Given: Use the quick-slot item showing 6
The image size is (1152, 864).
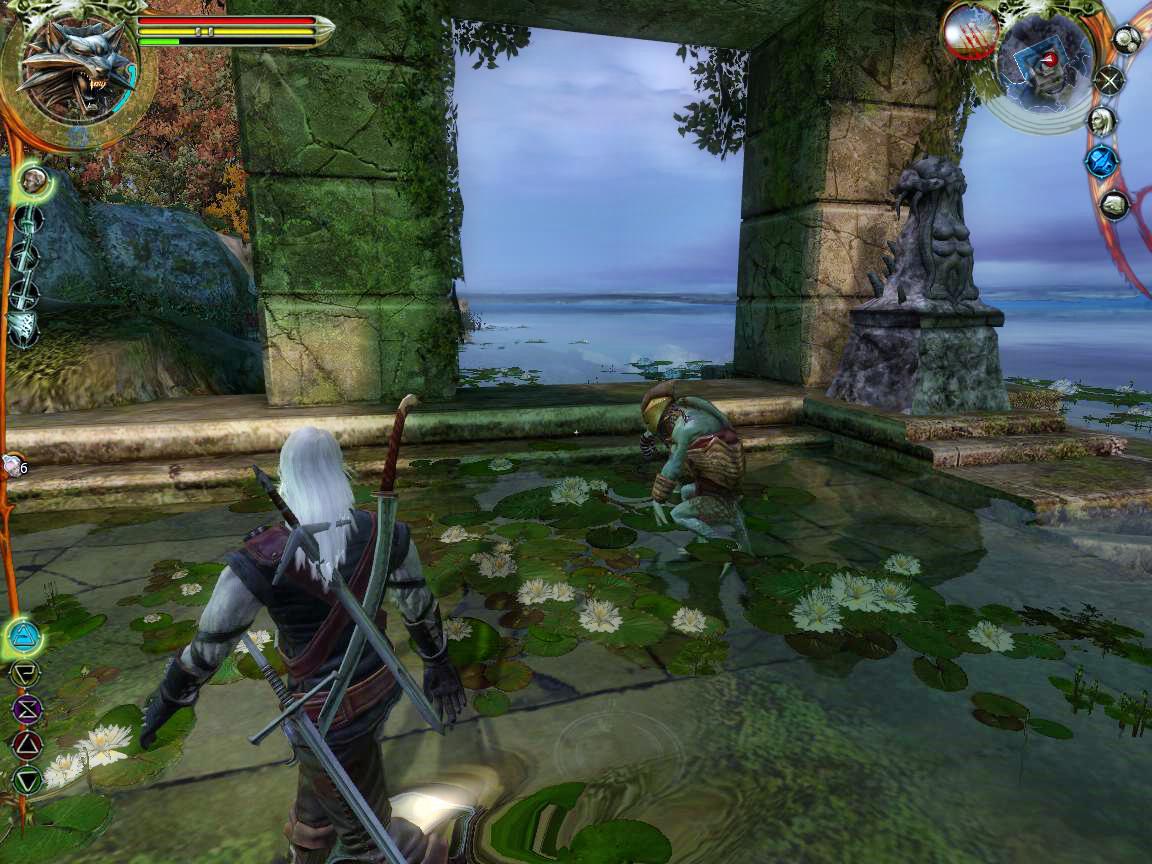Looking at the screenshot, I should coord(14,464).
